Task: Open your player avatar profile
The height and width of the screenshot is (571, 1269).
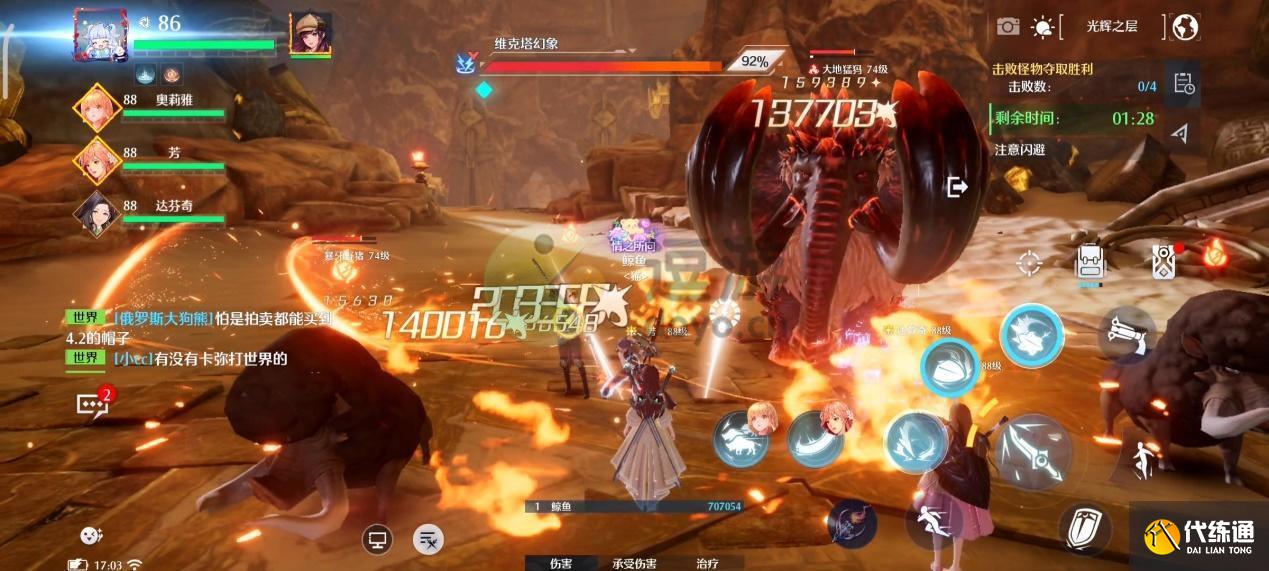Action: tap(101, 35)
